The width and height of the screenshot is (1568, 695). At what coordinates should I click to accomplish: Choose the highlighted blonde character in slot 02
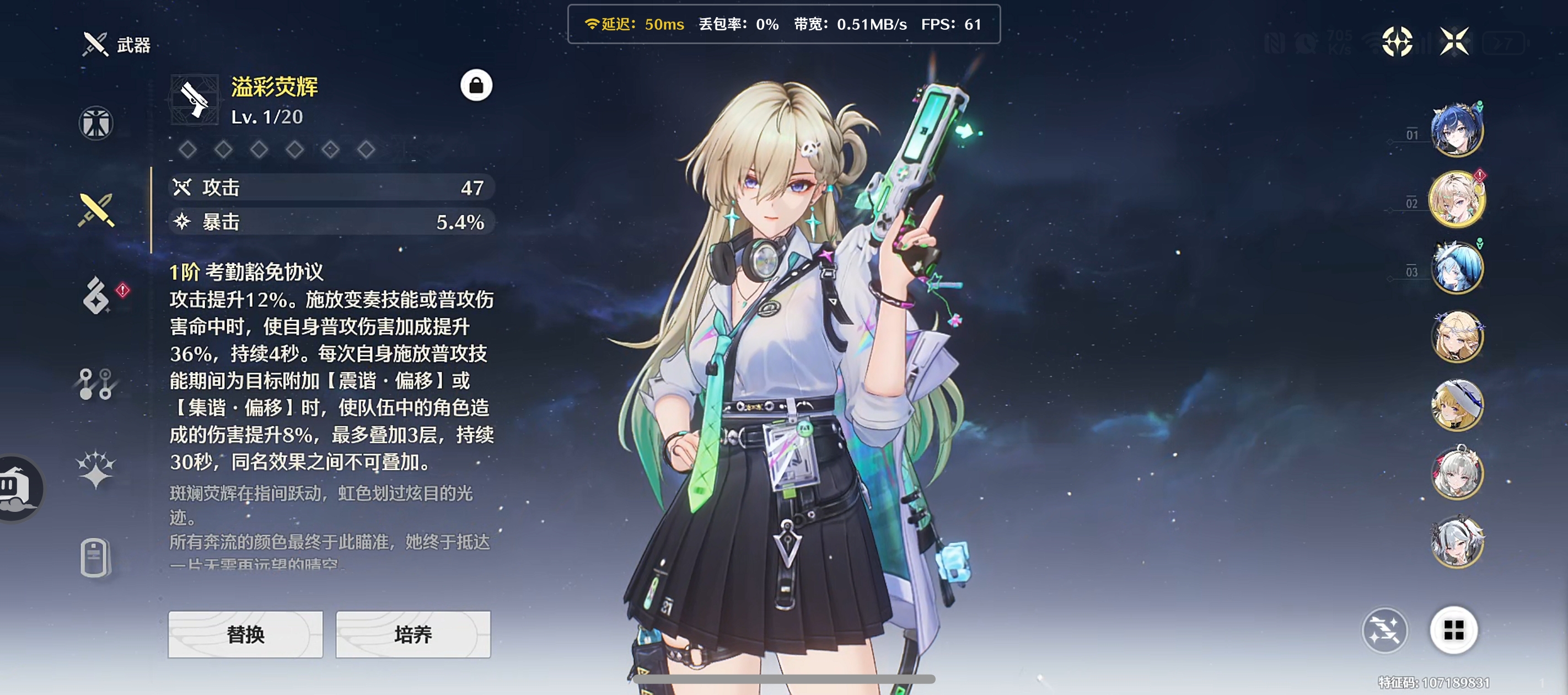1457,199
